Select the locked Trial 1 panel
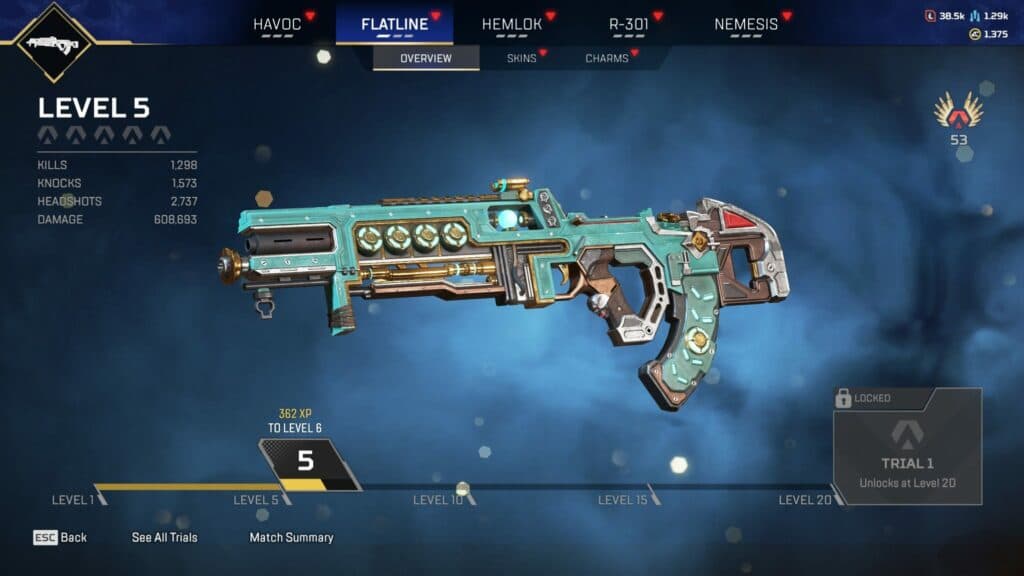Image resolution: width=1024 pixels, height=576 pixels. (x=907, y=446)
